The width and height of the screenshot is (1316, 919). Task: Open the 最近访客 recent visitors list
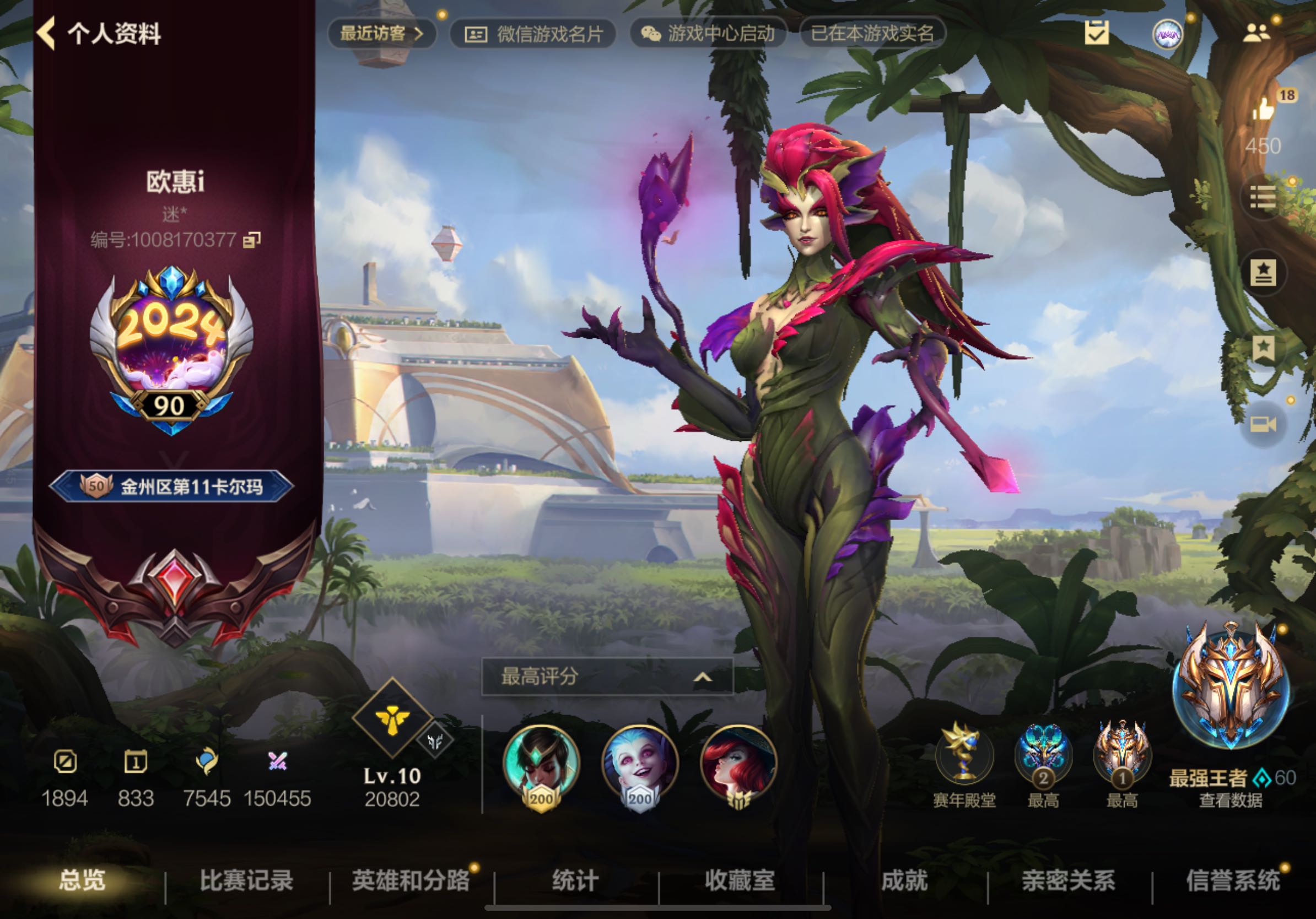(381, 33)
